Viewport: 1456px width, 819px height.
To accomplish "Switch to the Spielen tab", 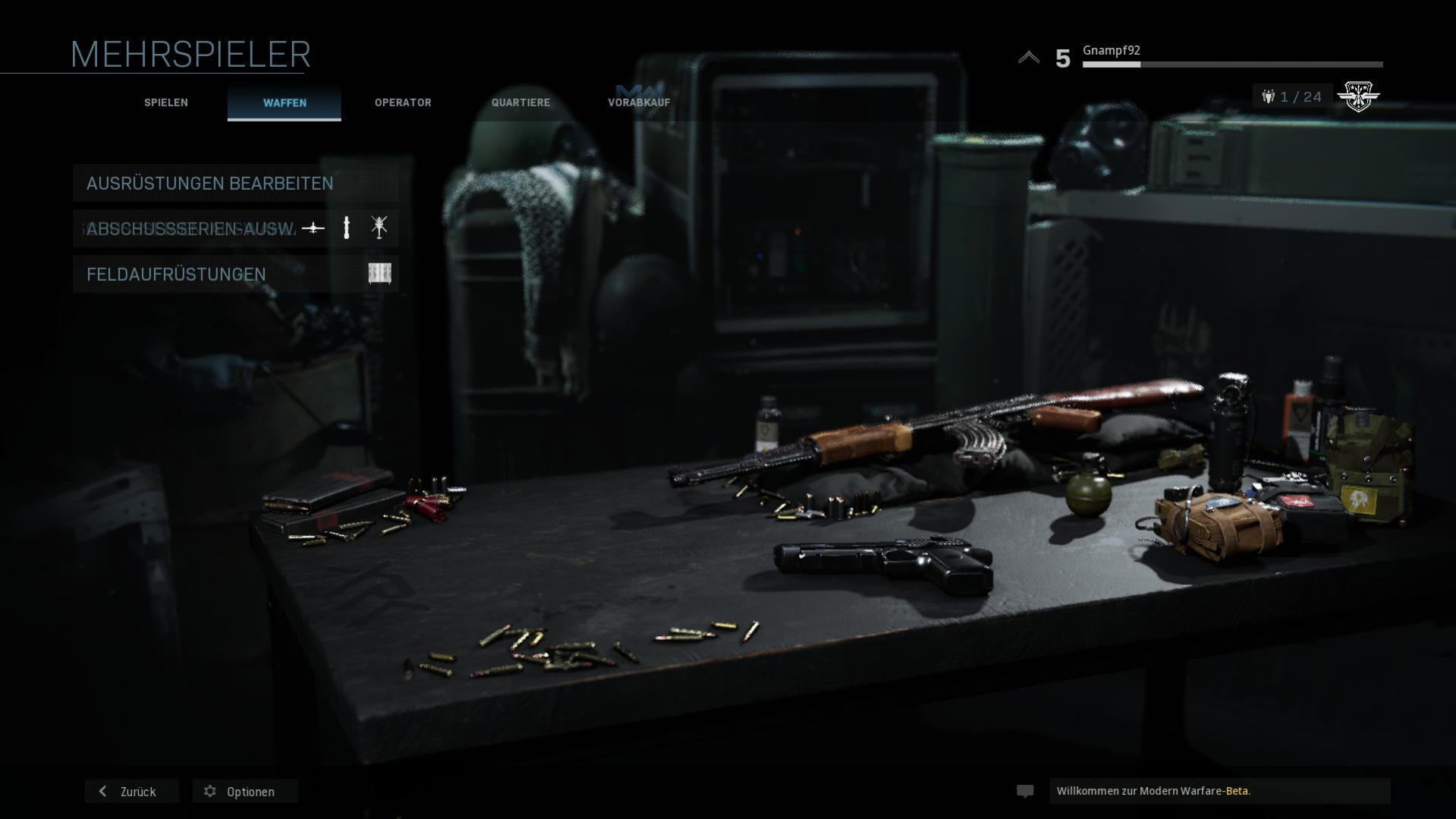I will 166,102.
